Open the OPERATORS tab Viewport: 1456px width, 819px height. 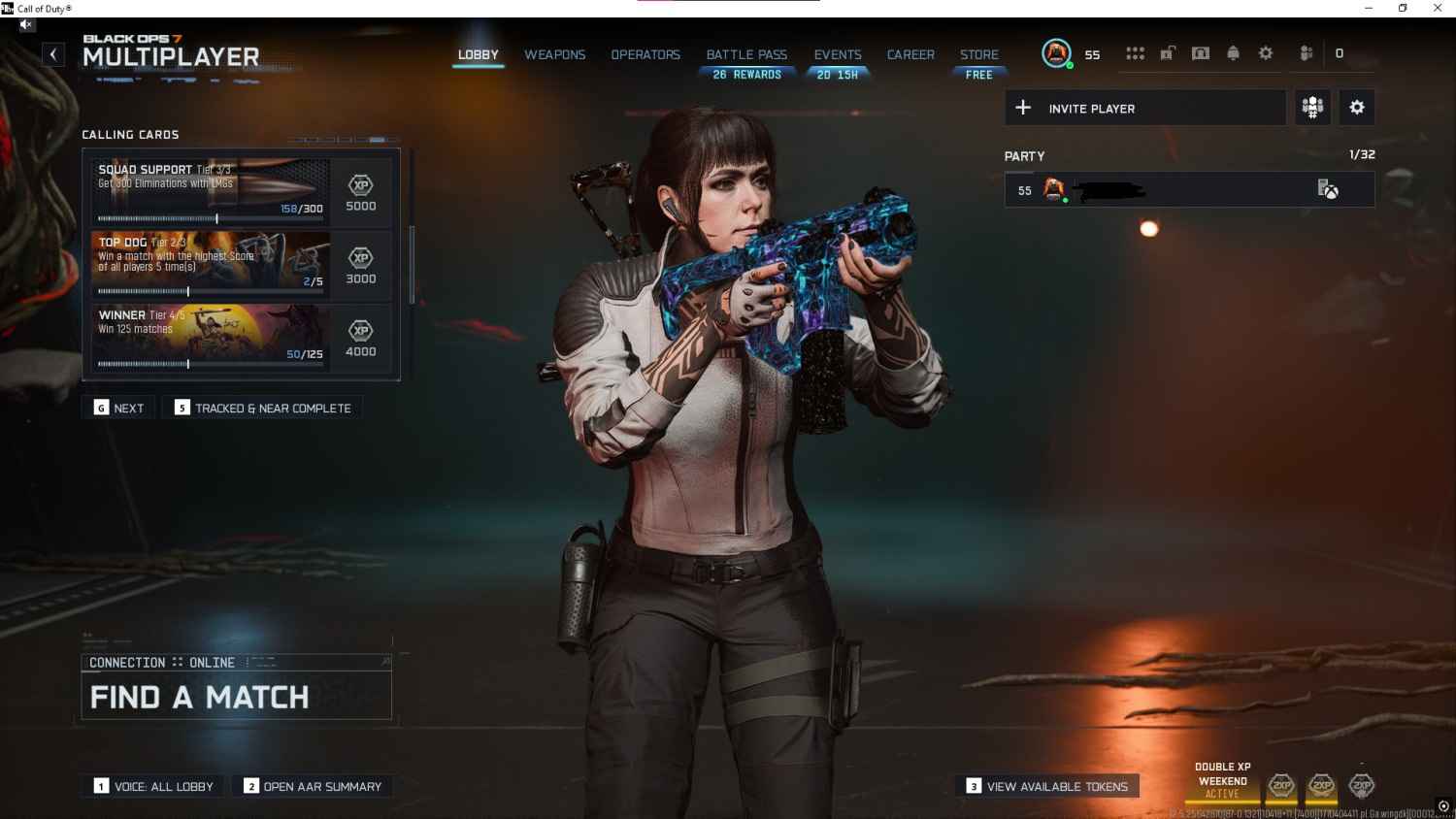tap(645, 54)
